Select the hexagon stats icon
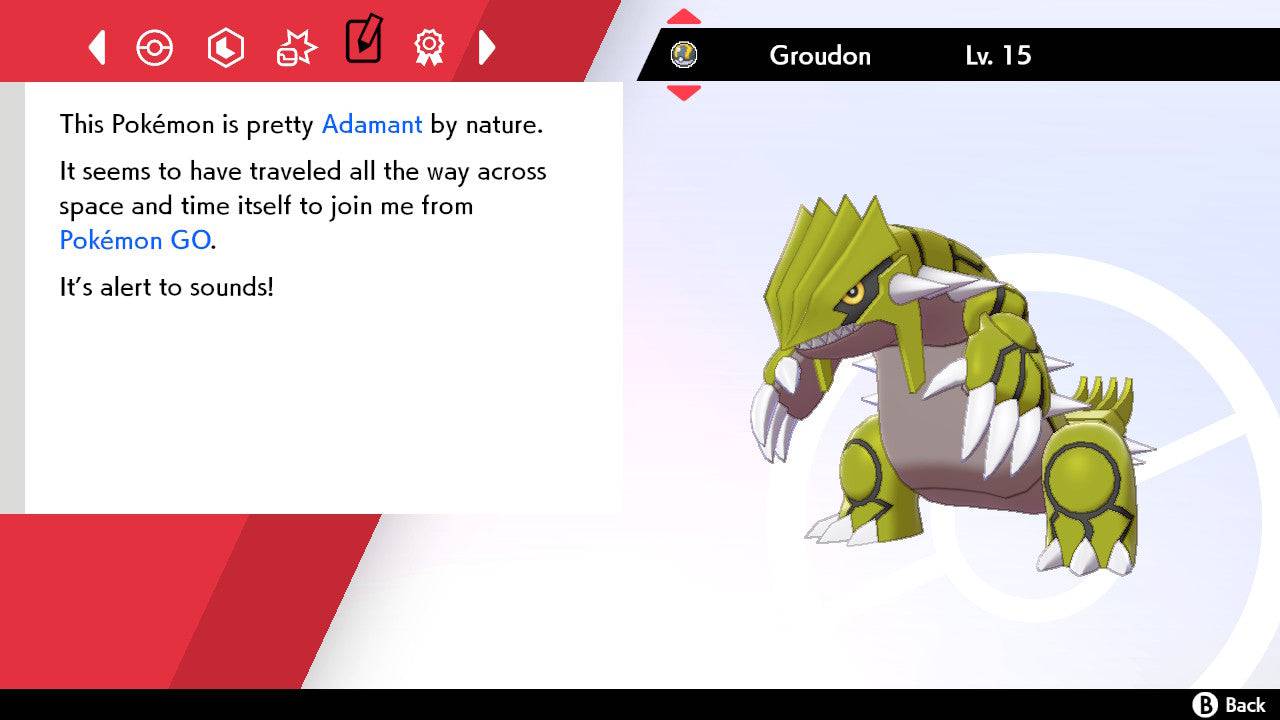Screen dimensions: 1280x720 pyautogui.click(x=225, y=47)
